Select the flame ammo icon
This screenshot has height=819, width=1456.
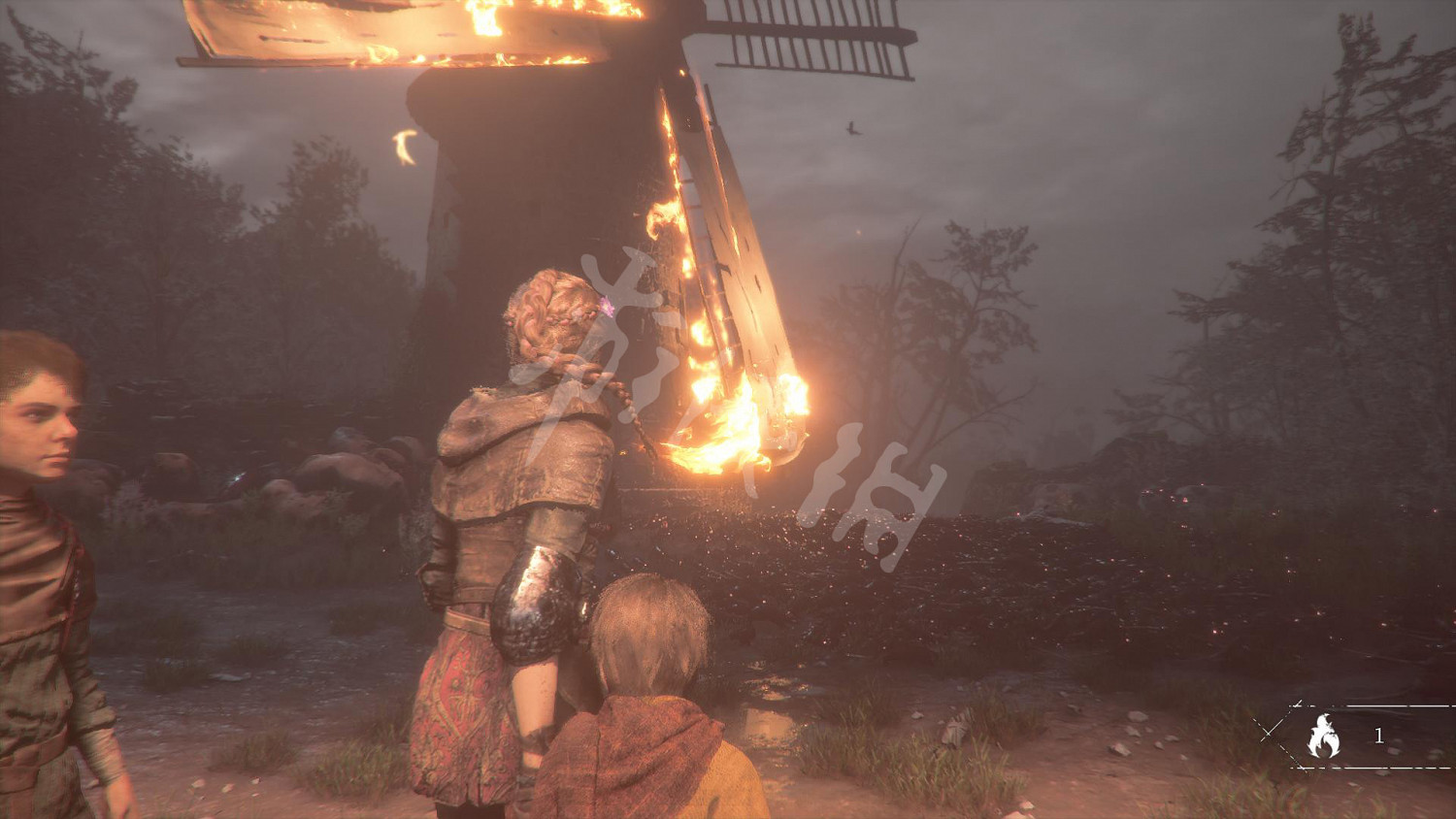pos(1323,737)
